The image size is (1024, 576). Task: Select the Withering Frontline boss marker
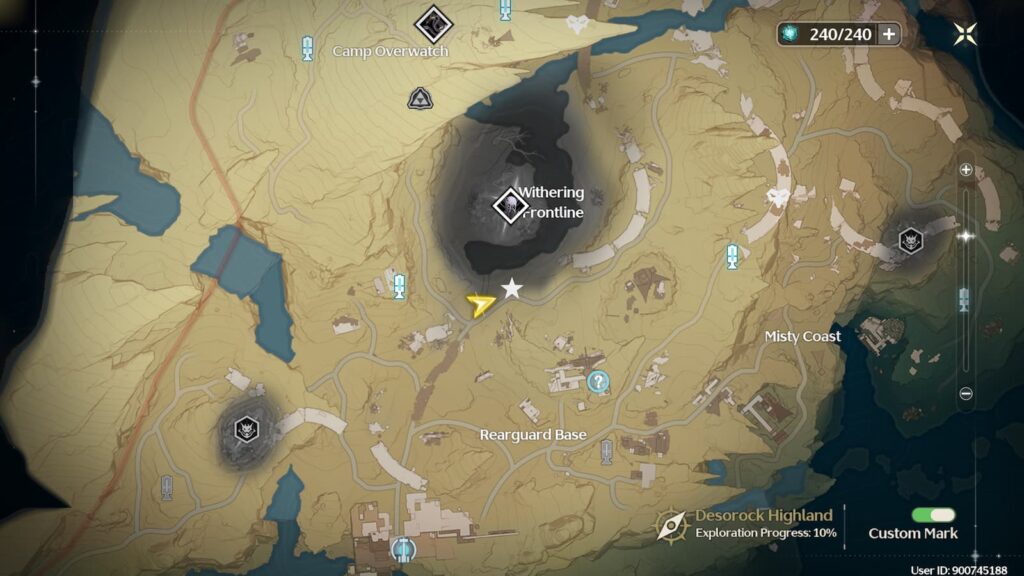point(511,207)
